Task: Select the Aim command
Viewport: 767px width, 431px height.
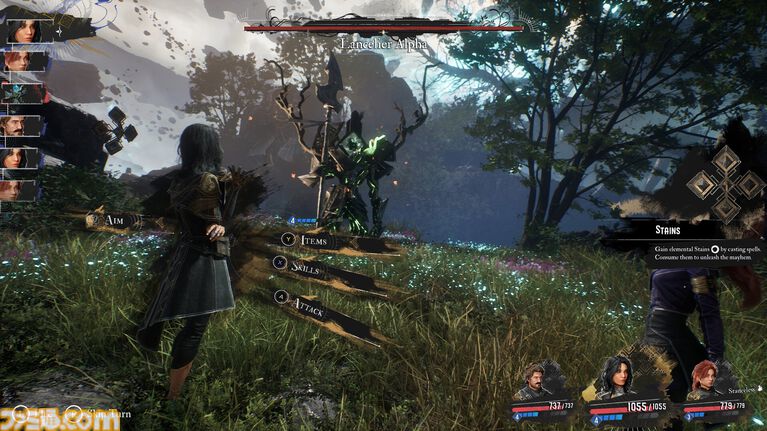Action: pos(109,220)
